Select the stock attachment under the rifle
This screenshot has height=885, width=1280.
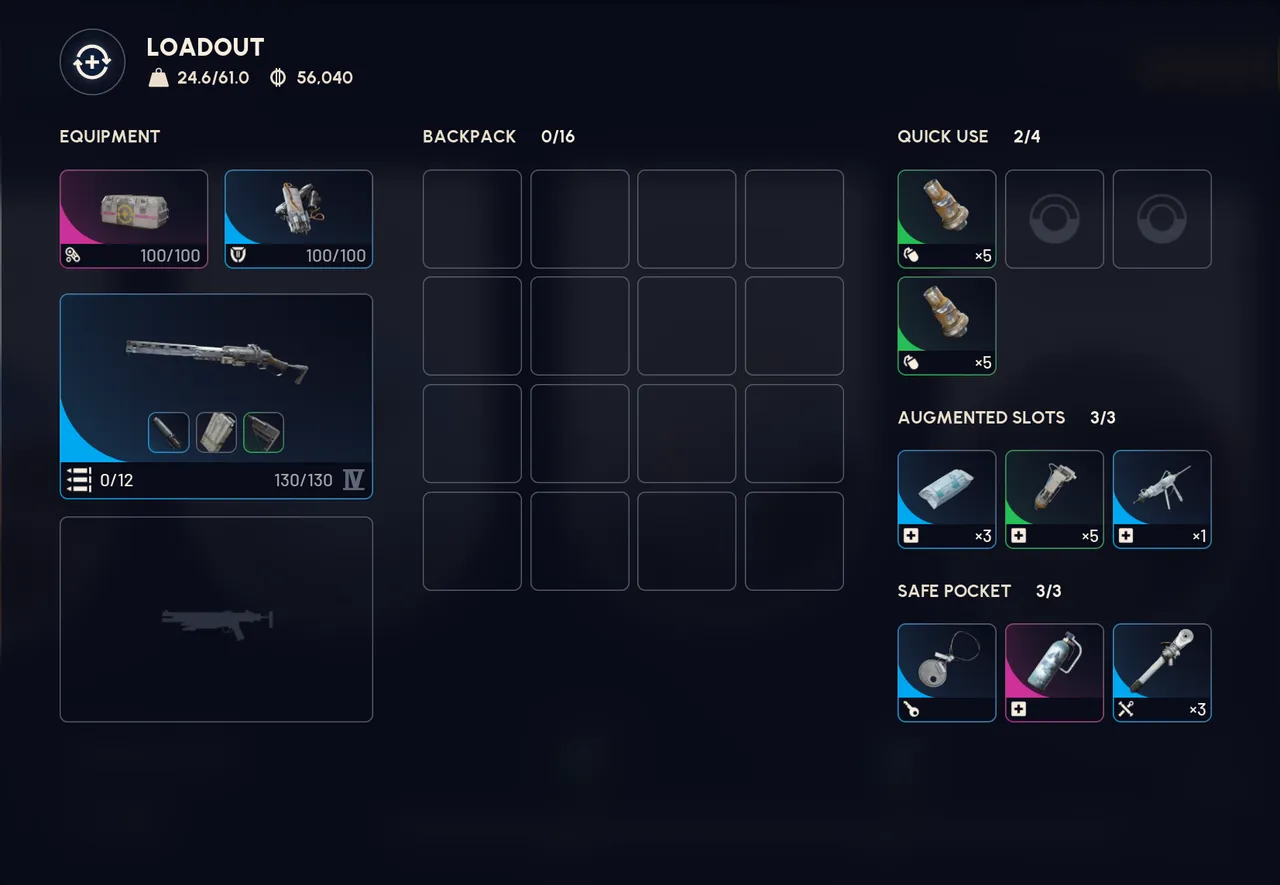[264, 432]
